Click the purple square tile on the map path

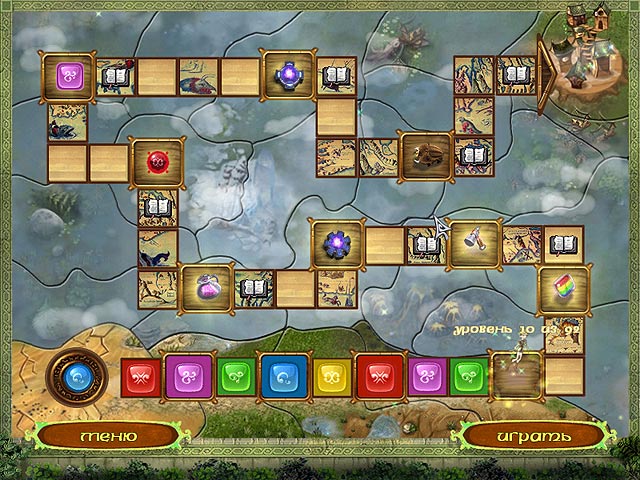tap(69, 75)
